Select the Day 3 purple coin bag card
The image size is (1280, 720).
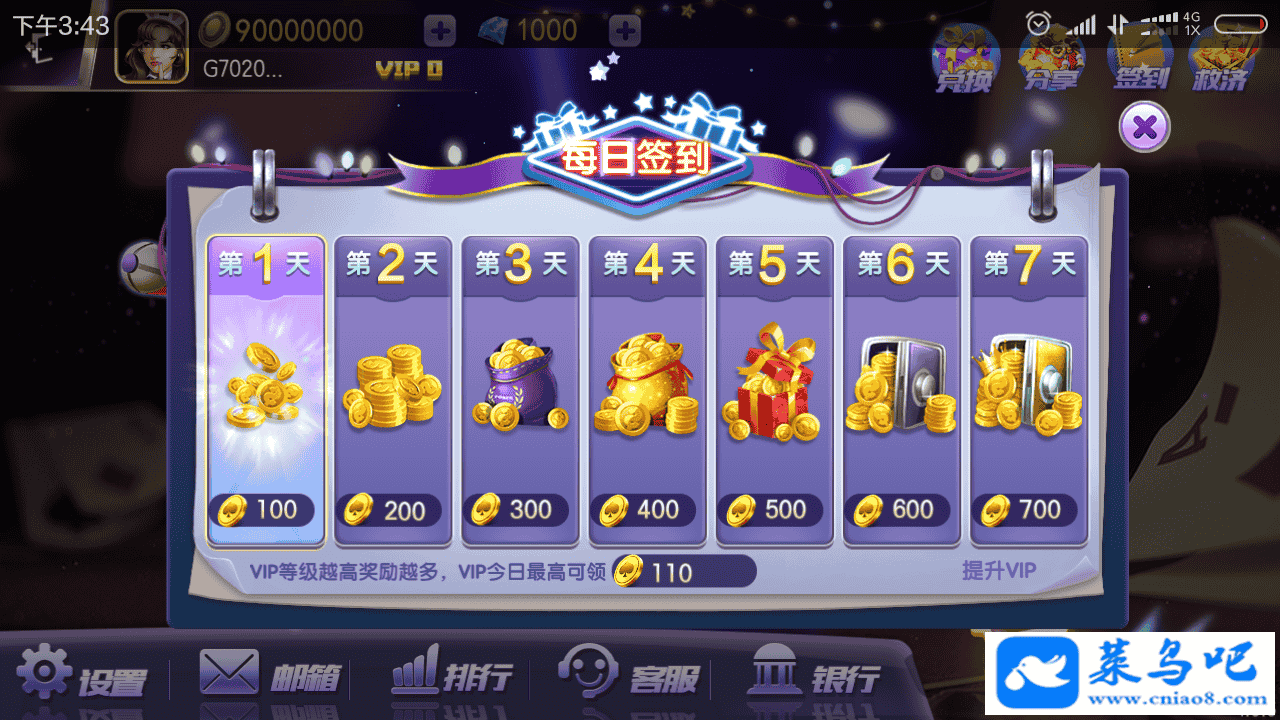coord(520,392)
